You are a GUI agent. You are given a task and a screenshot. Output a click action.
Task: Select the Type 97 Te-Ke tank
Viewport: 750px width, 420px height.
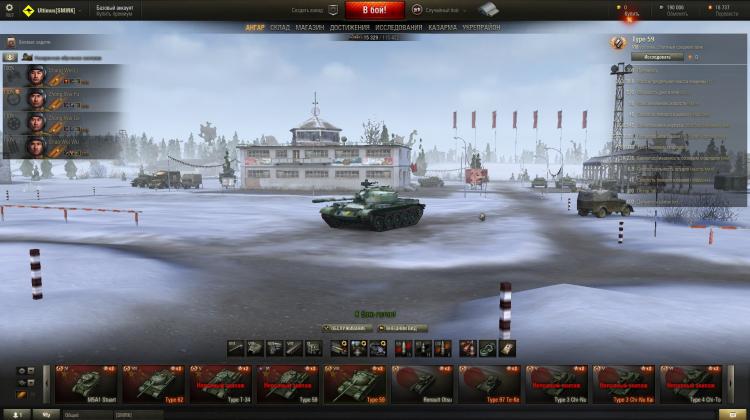click(x=490, y=383)
